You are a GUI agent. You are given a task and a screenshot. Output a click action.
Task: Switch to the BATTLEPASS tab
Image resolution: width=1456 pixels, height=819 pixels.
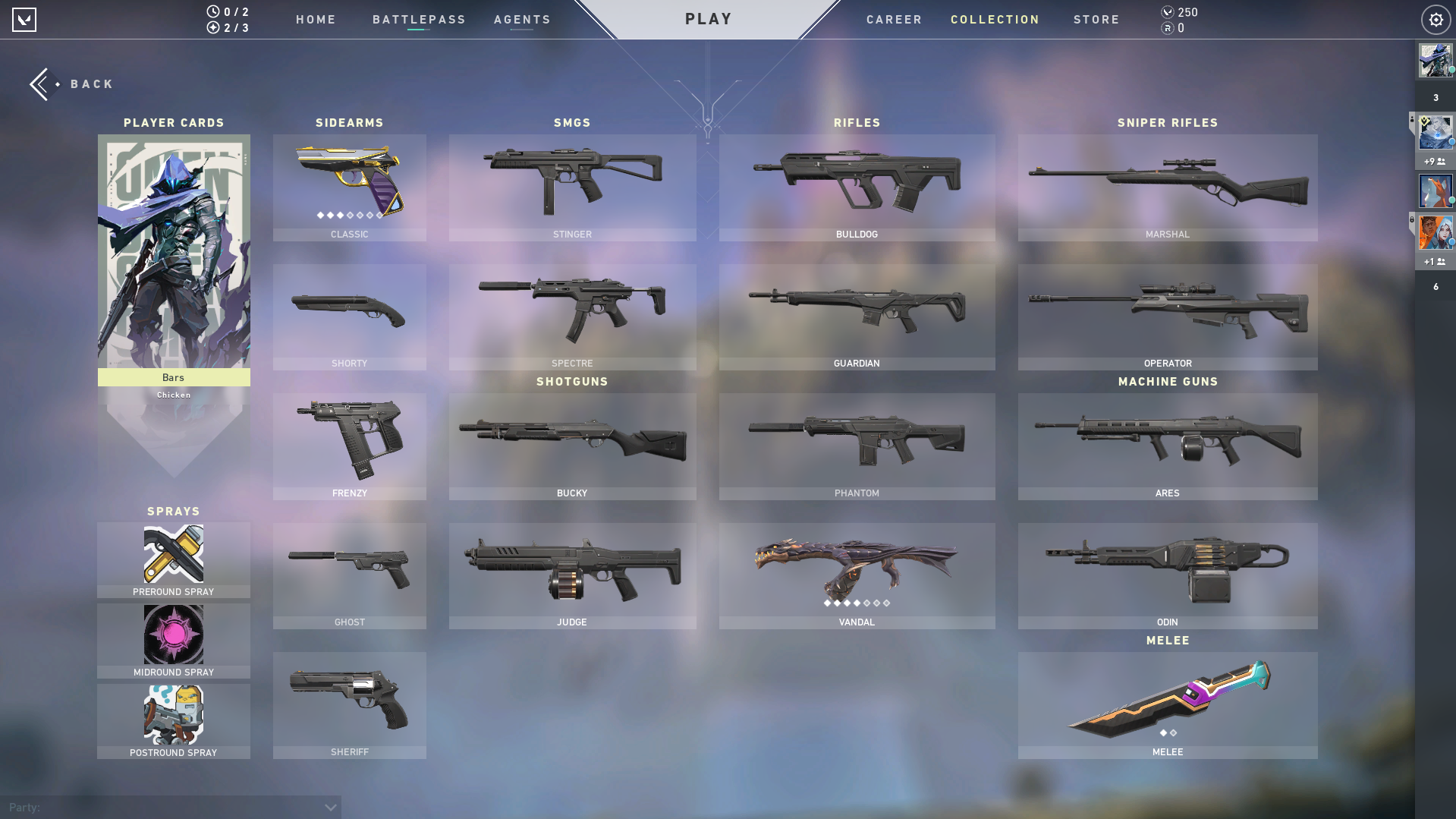[419, 20]
